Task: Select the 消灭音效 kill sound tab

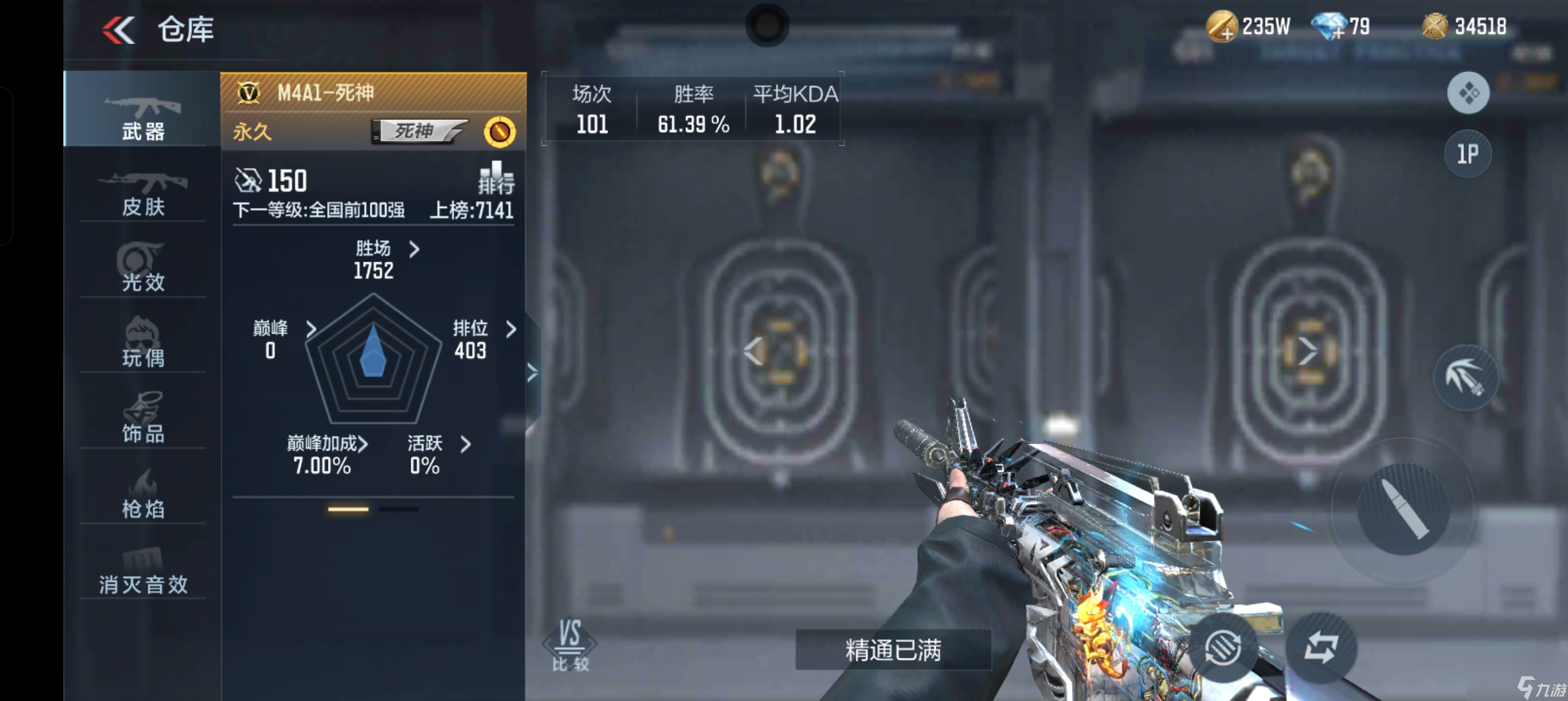Action: coord(143,572)
